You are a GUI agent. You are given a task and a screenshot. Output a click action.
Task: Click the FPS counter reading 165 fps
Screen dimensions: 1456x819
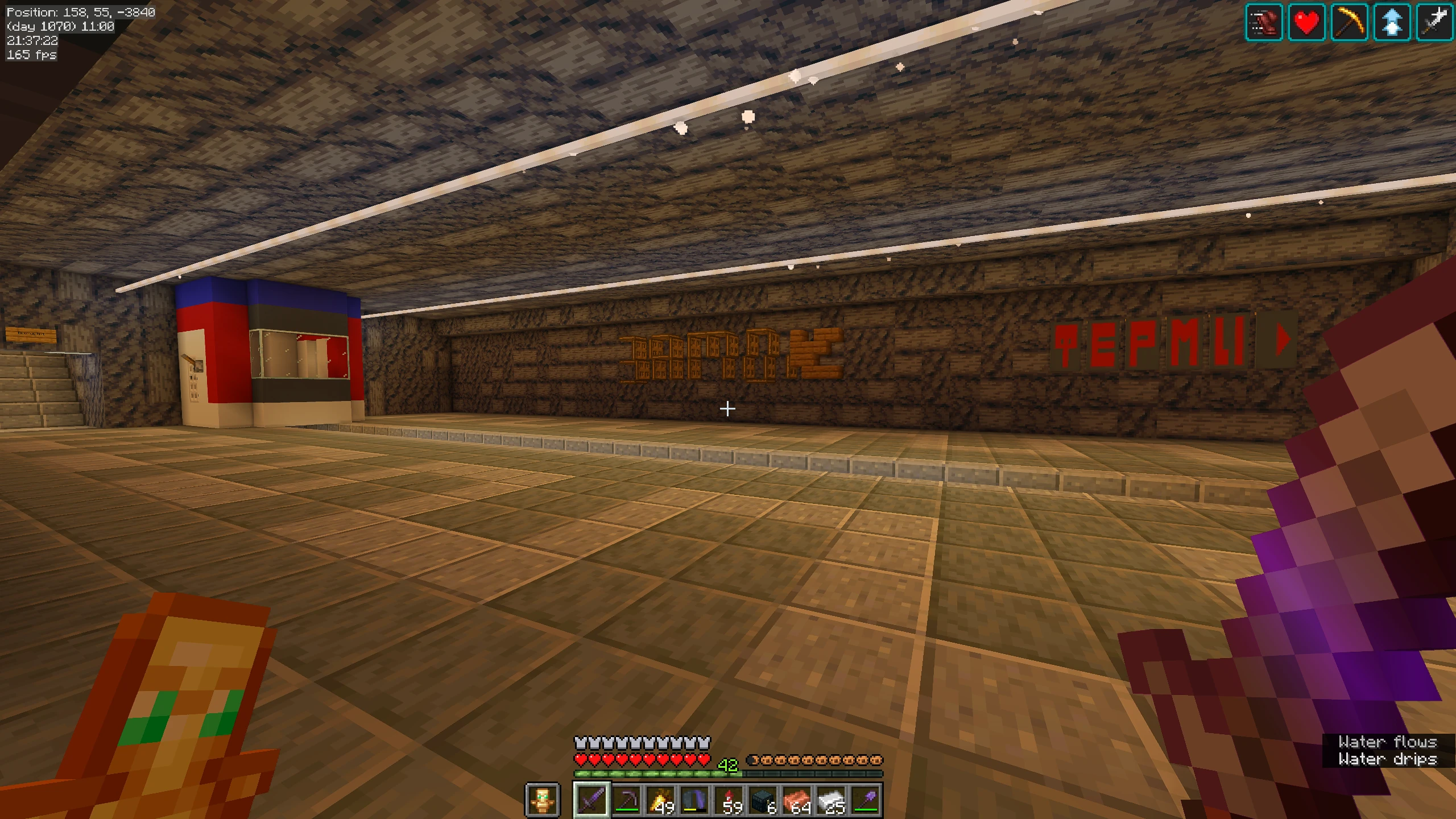point(30,55)
